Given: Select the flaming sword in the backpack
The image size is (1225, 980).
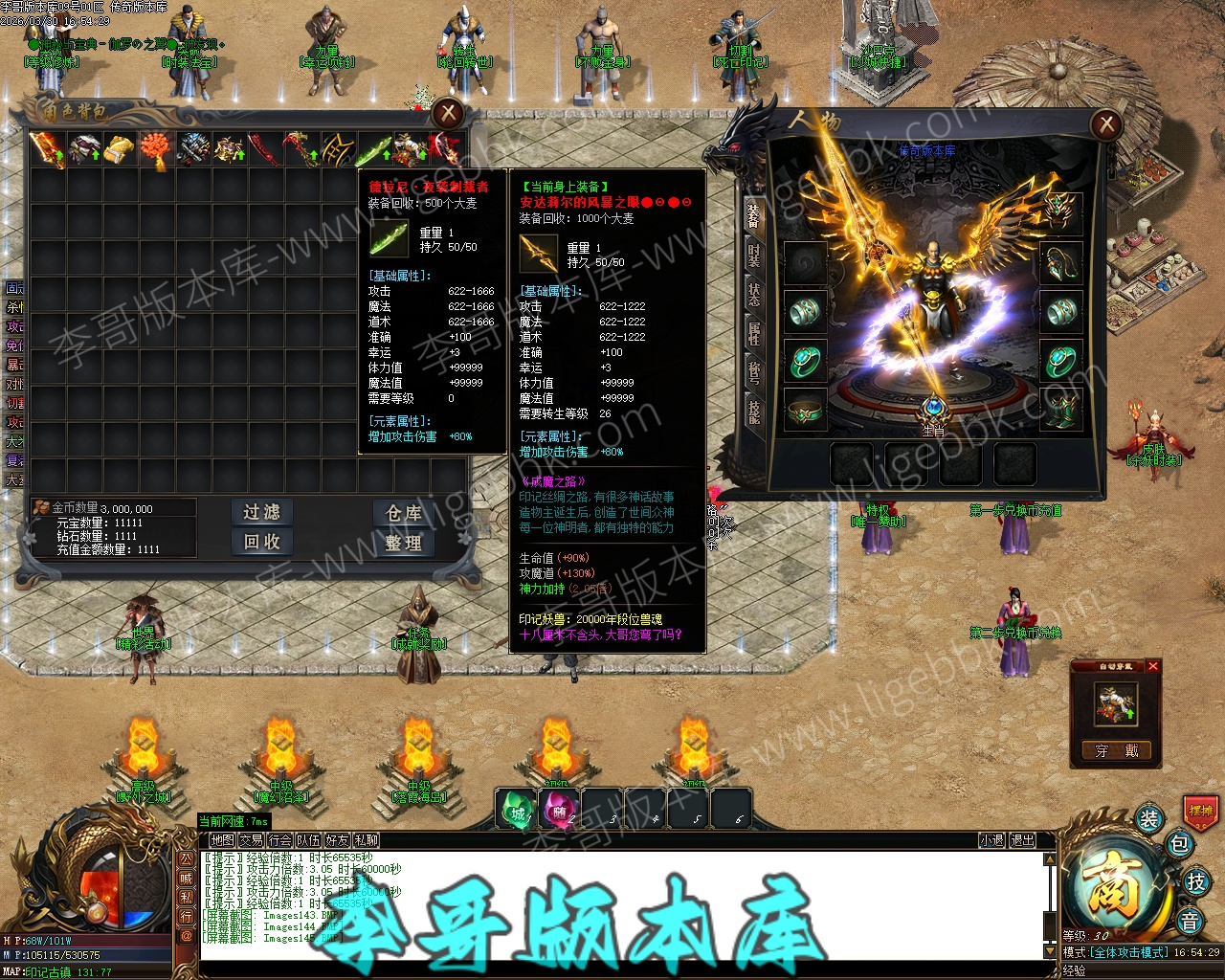Looking at the screenshot, I should [47, 150].
